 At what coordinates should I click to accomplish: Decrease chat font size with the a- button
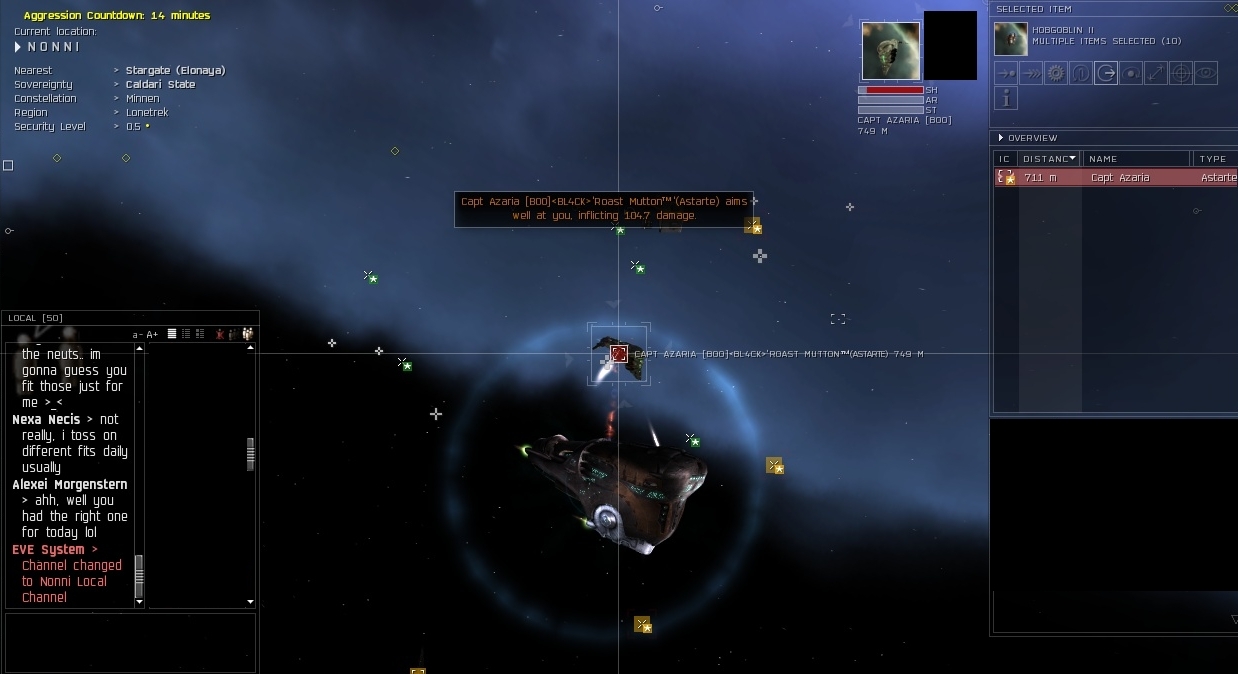click(137, 334)
